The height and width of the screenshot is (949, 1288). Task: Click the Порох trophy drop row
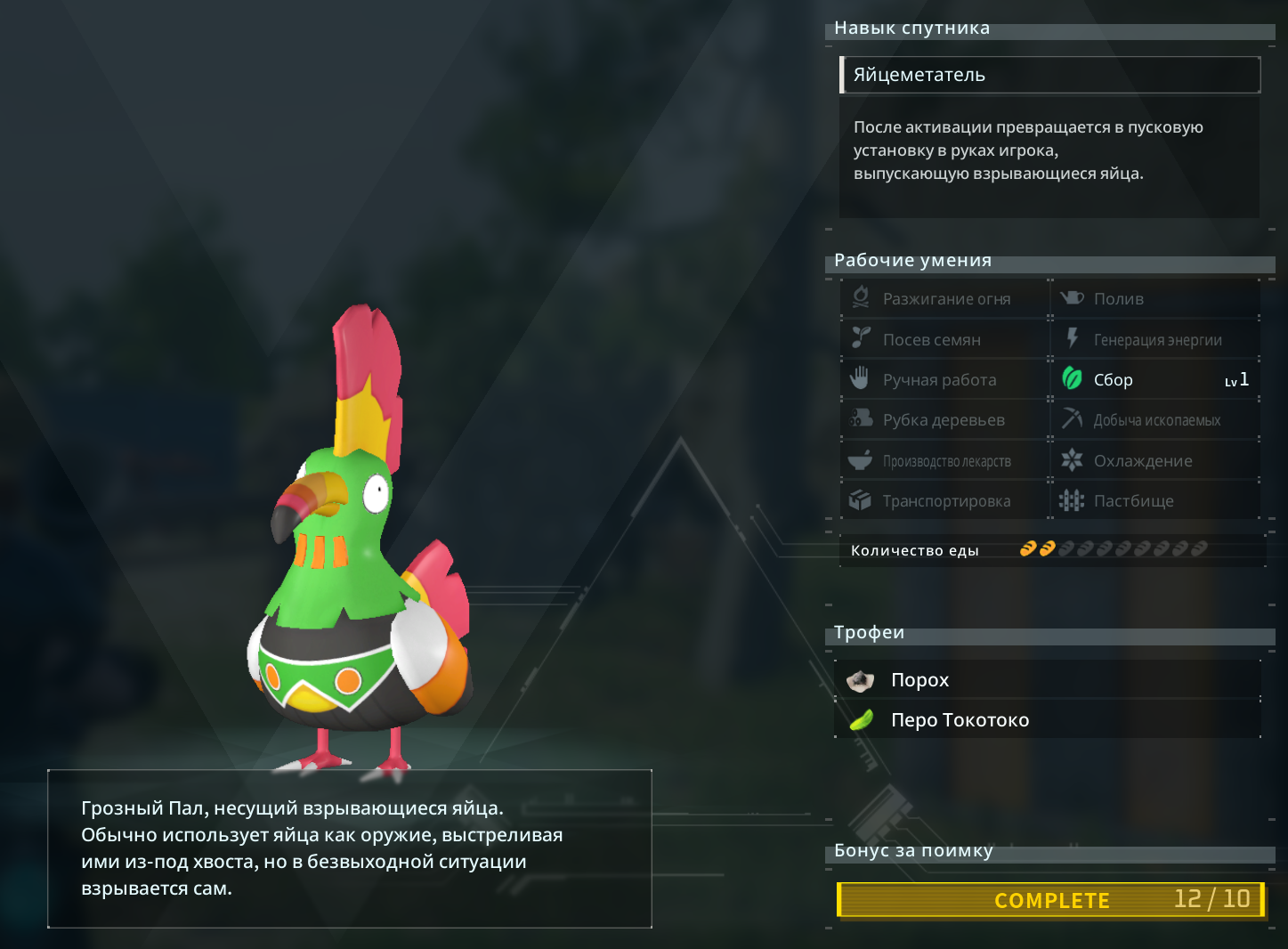point(1048,680)
